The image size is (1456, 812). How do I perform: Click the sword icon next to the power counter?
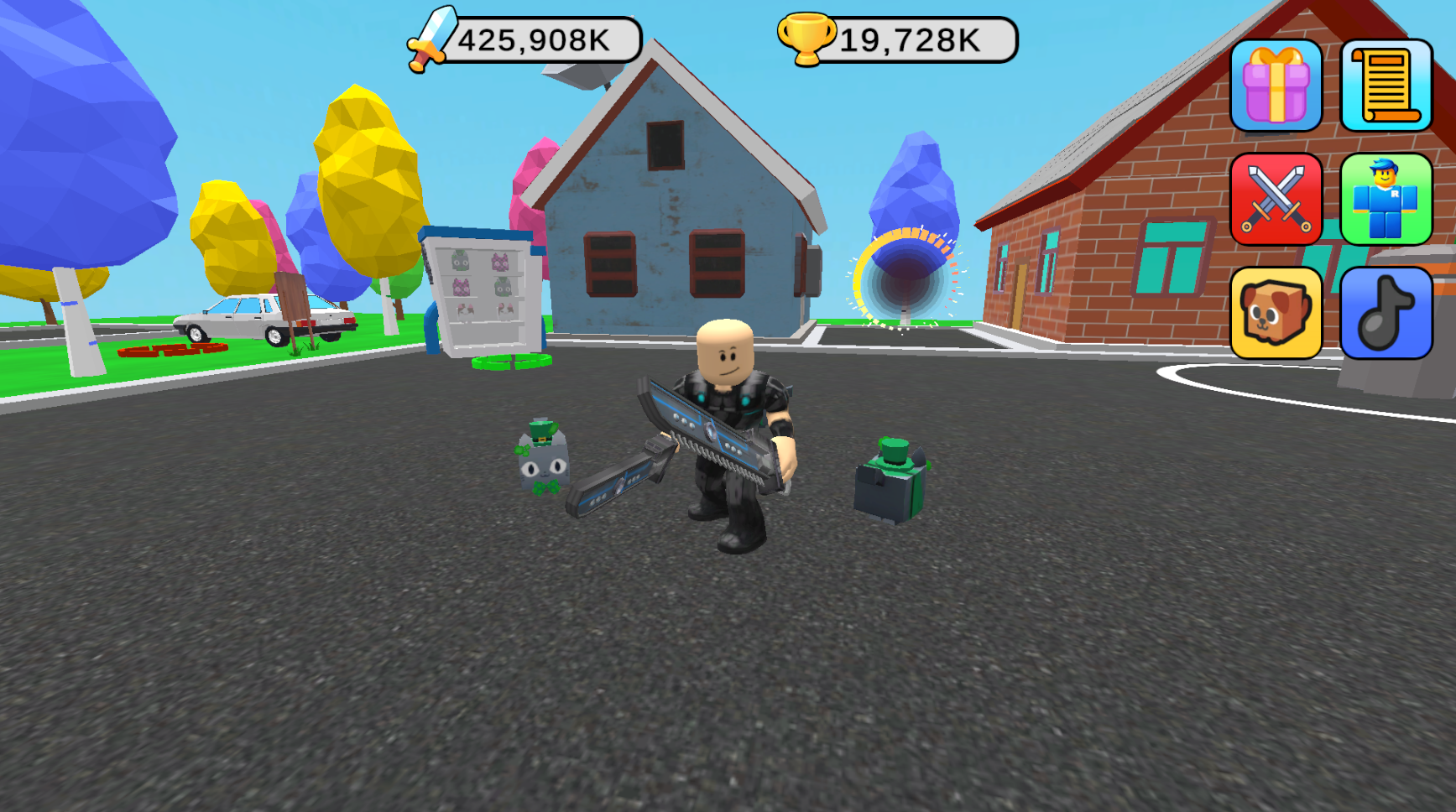coord(431,37)
